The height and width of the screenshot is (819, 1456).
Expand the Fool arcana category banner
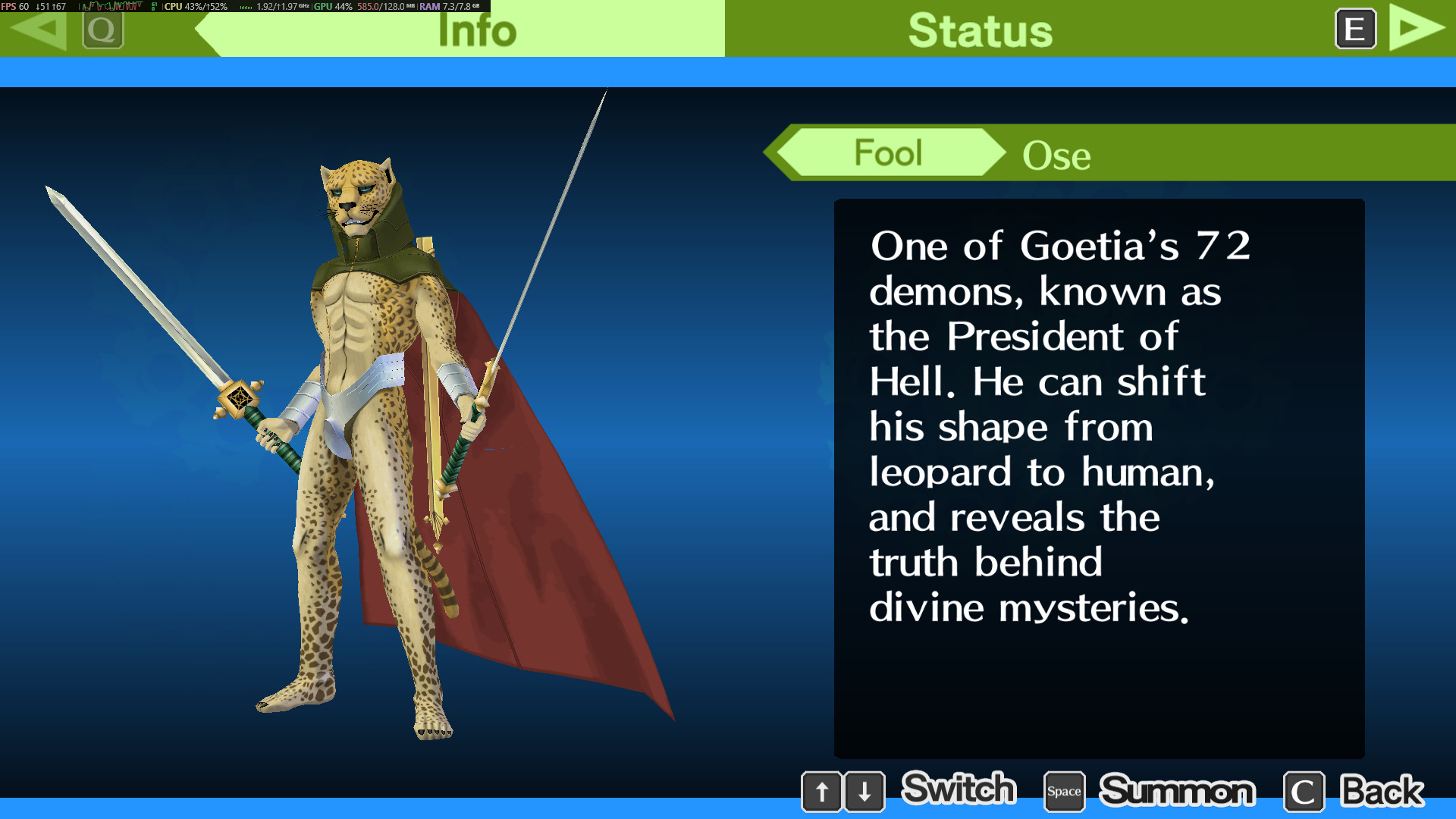(x=887, y=152)
